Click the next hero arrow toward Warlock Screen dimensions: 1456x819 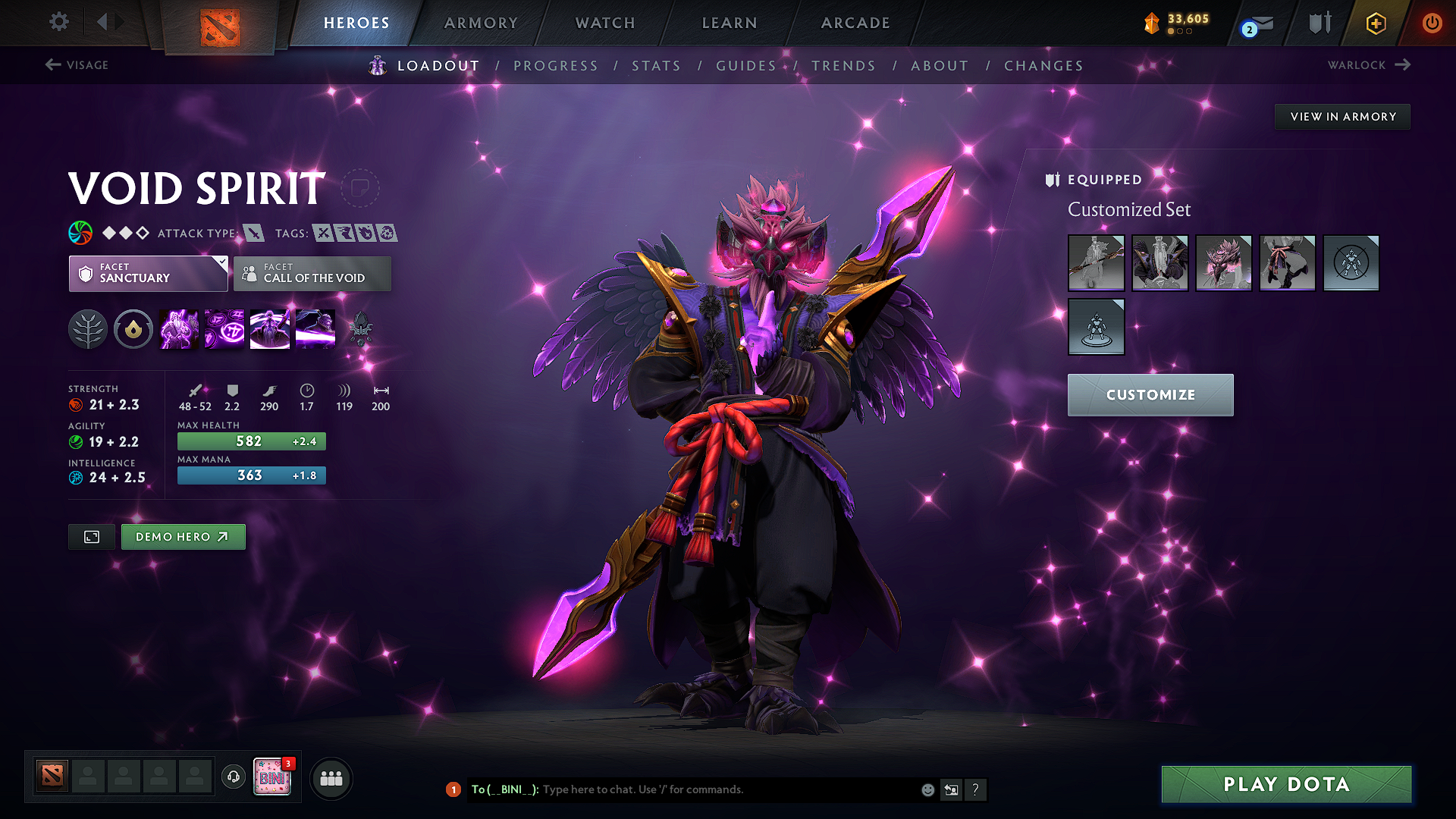point(1404,64)
